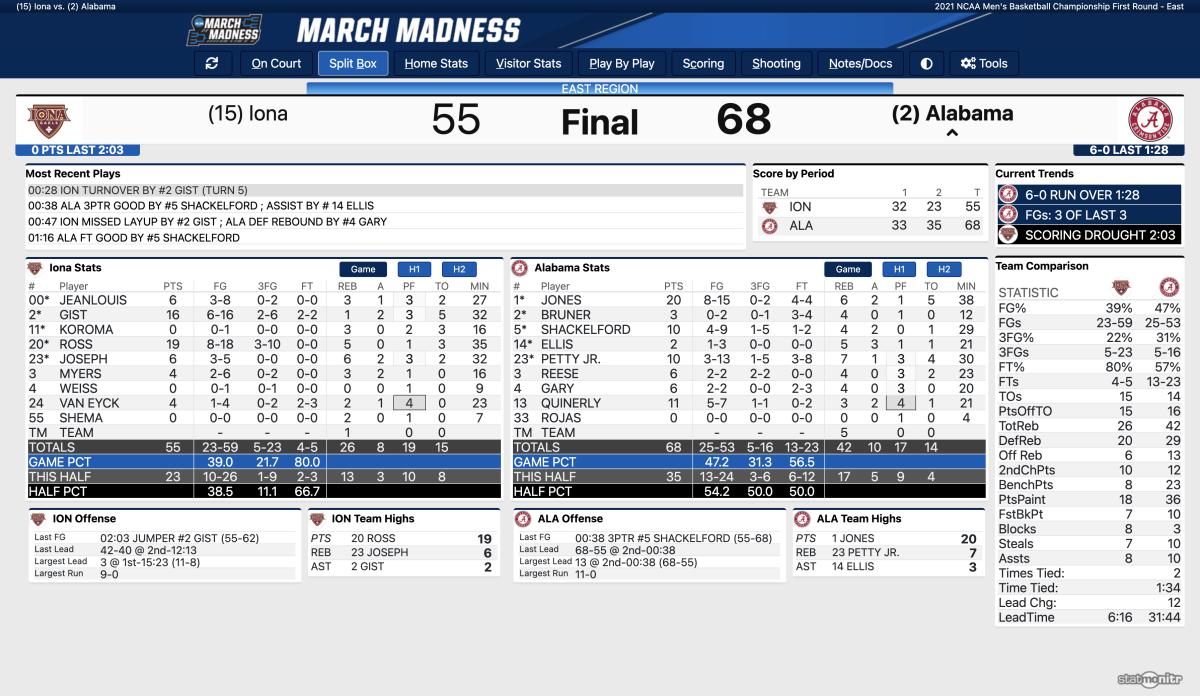Toggle the contrast theme button

point(927,63)
